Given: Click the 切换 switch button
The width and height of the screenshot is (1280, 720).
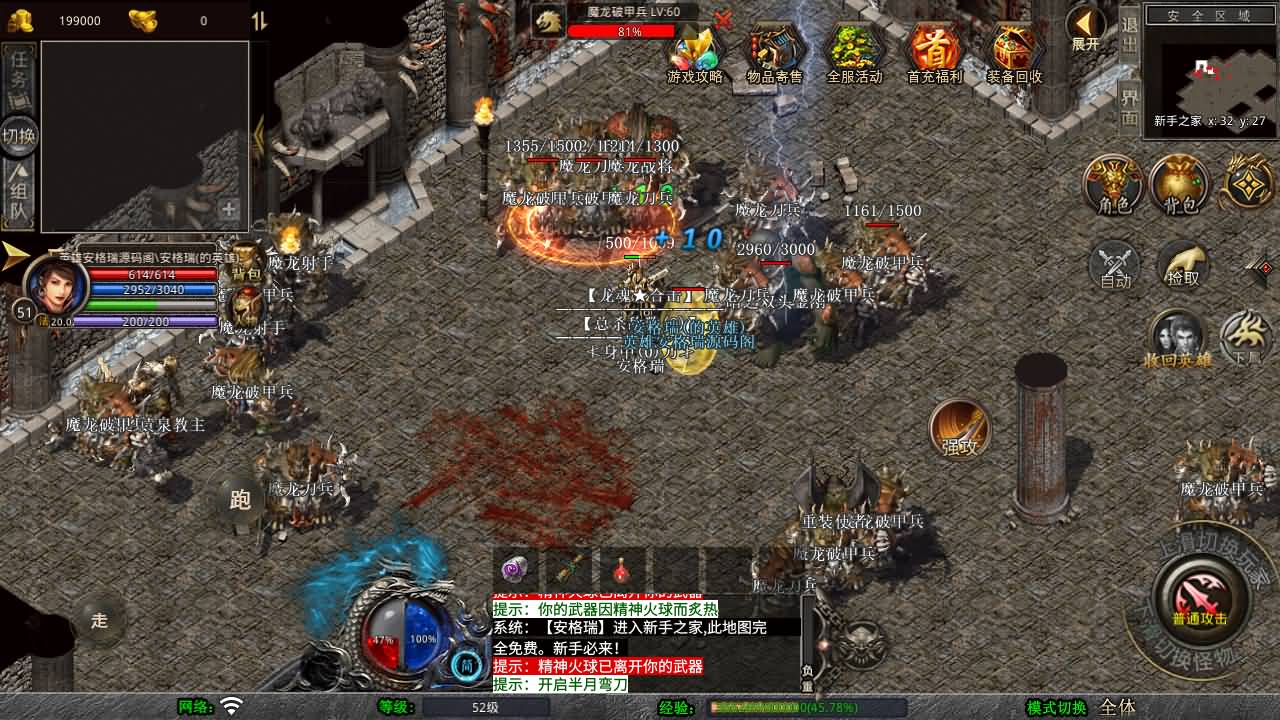Looking at the screenshot, I should point(20,136).
